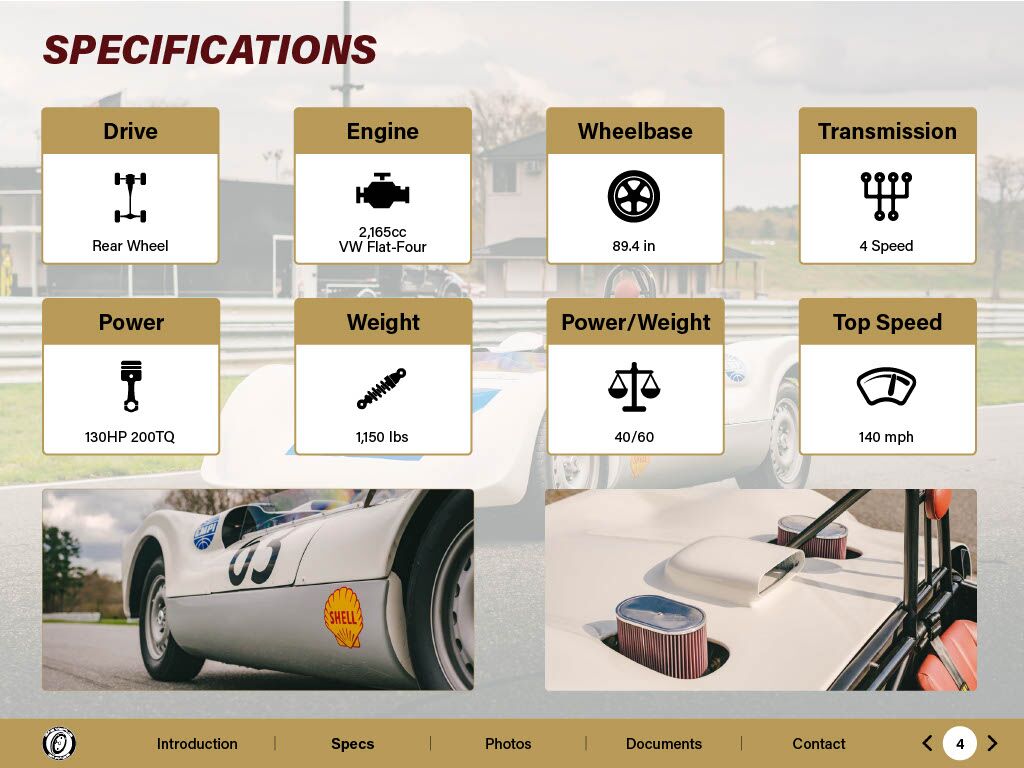
Task: Go to the Photos section
Action: [508, 744]
